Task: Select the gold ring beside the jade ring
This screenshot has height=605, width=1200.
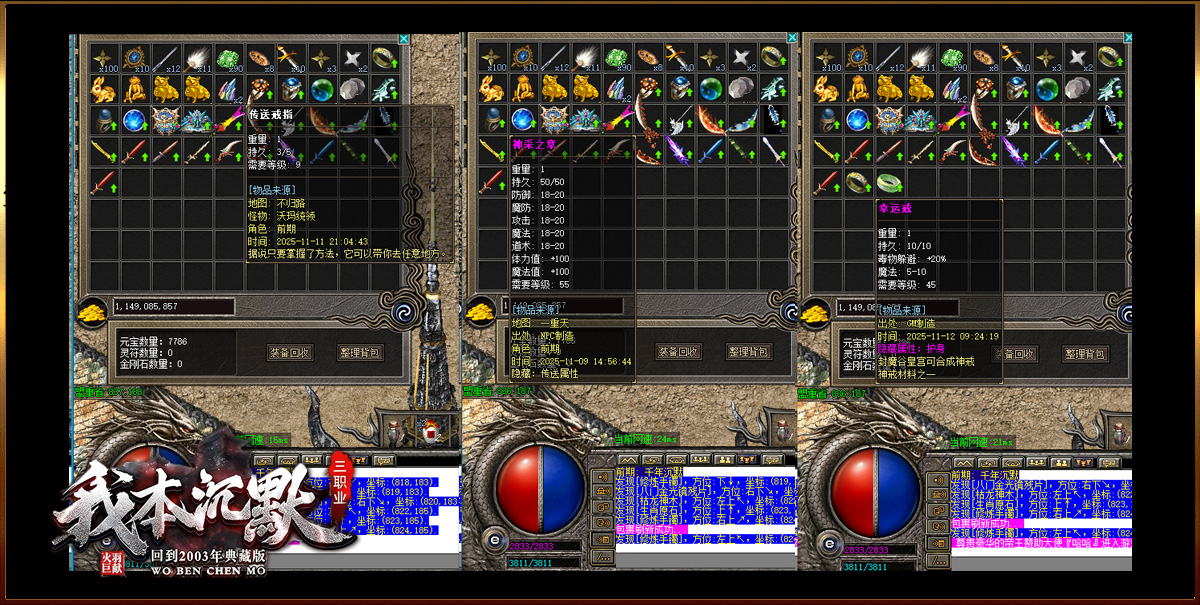Action: click(857, 183)
